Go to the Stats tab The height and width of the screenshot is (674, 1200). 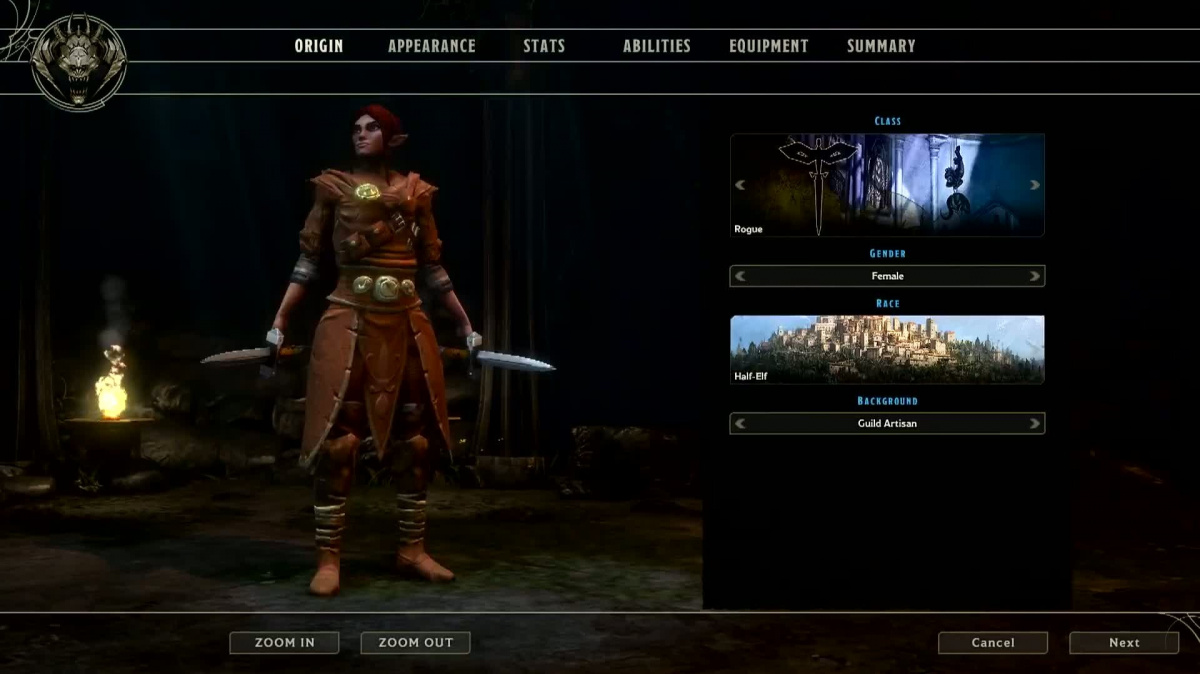point(544,46)
